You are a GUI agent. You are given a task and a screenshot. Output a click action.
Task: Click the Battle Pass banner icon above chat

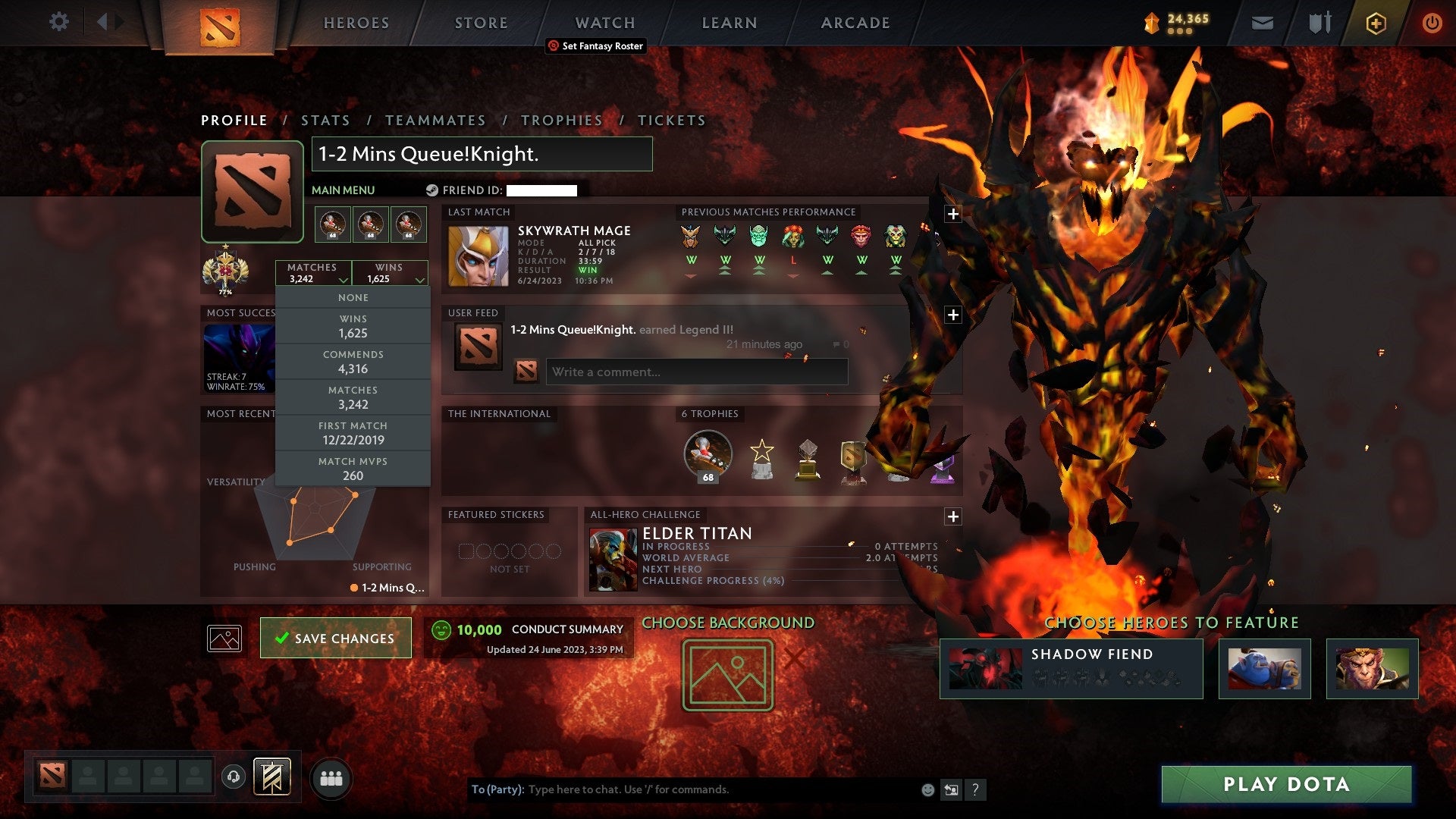point(273,777)
